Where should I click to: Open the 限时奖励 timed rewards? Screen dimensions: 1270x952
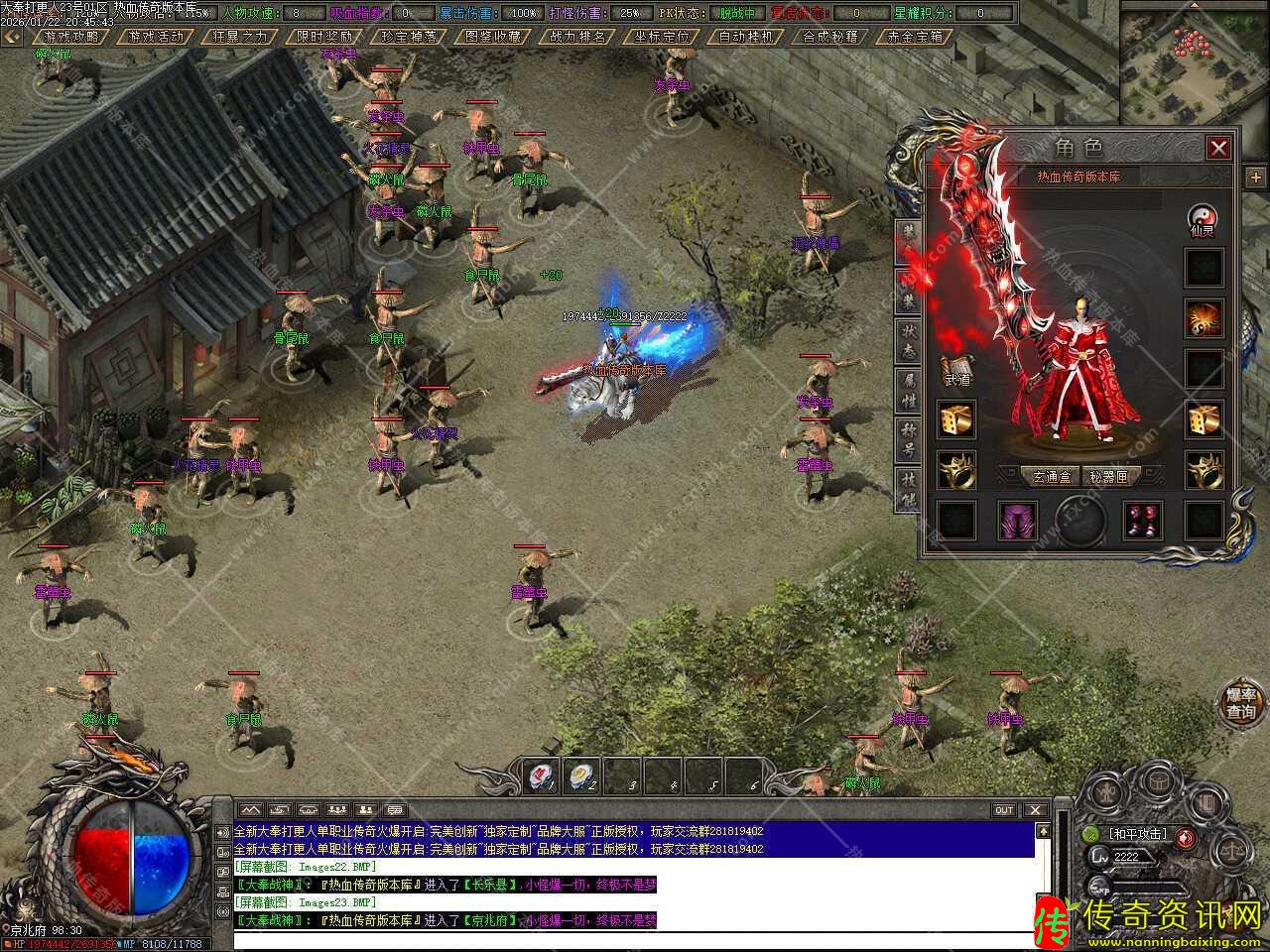[324, 37]
